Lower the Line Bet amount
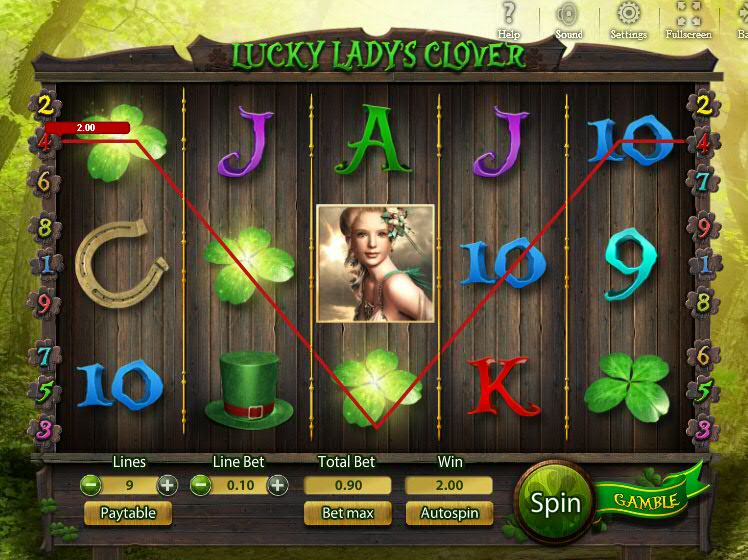The height and width of the screenshot is (560, 748). (x=200, y=485)
